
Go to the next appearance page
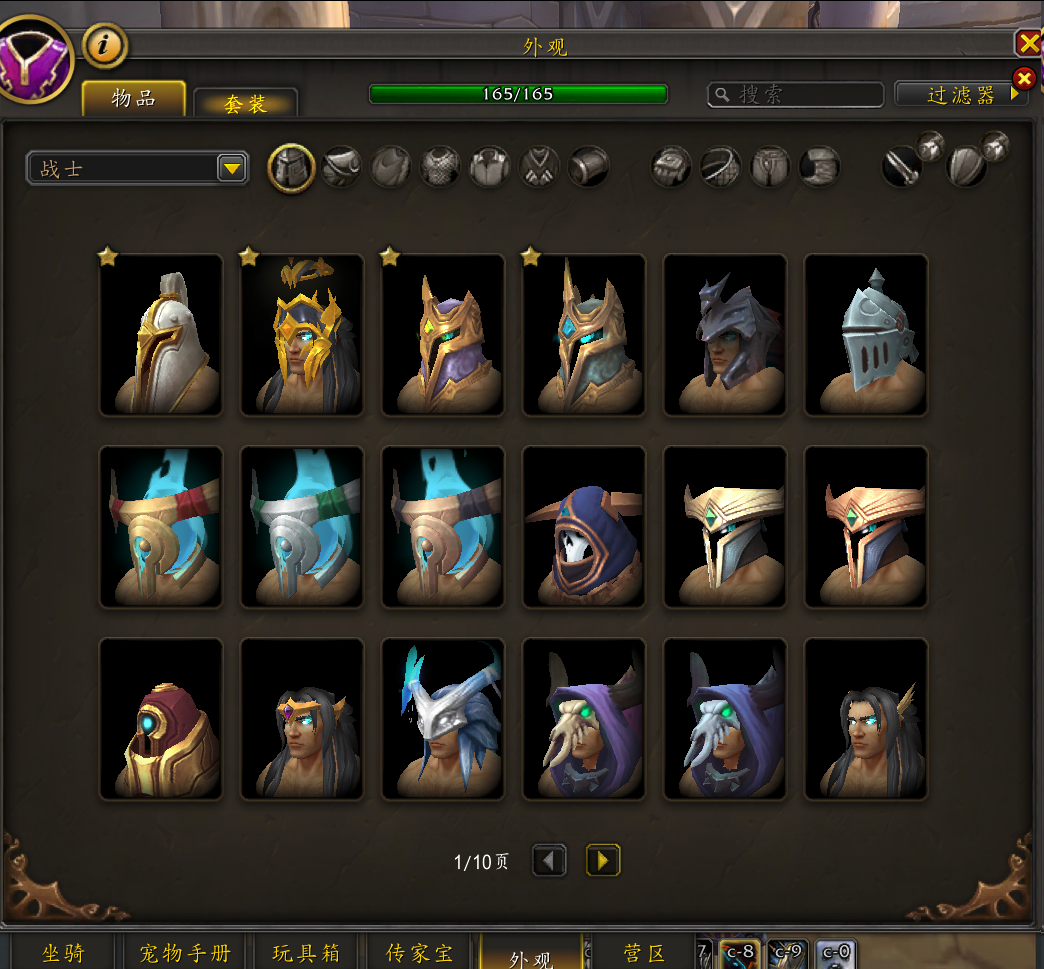(x=603, y=861)
